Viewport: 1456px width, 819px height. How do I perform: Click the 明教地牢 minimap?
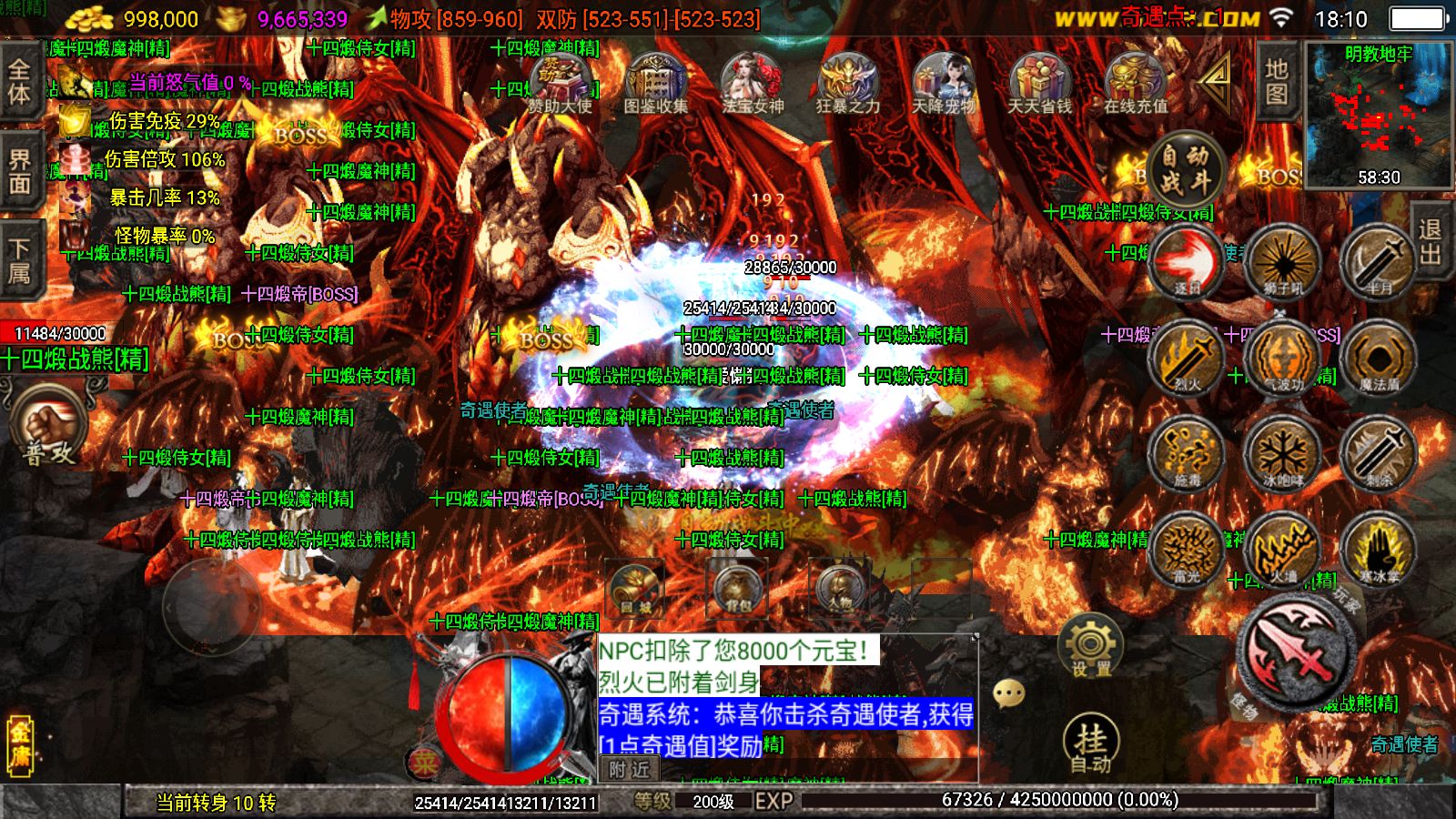[1379, 114]
